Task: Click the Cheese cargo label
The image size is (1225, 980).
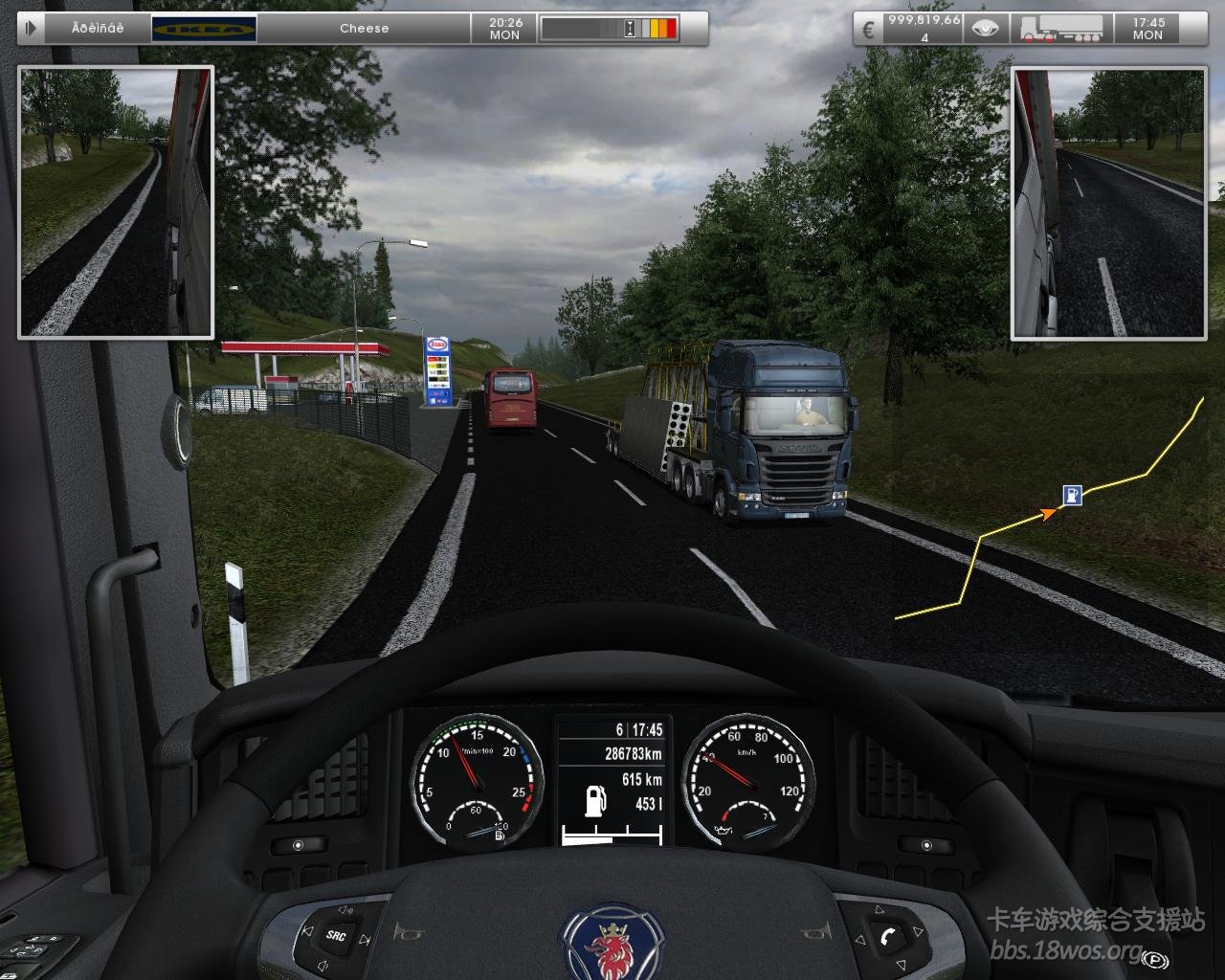Action: 364,29
